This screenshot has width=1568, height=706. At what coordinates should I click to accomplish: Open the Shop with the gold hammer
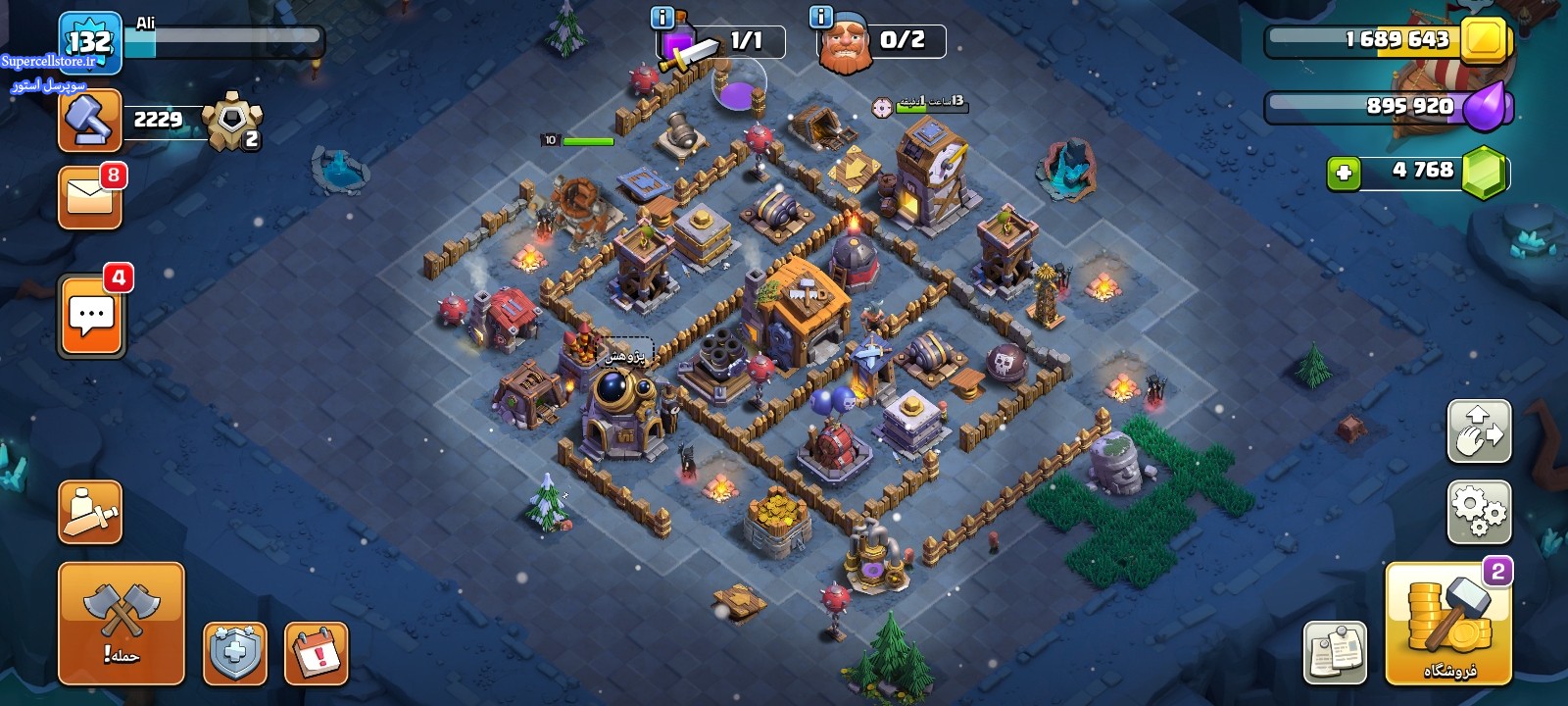point(1448,624)
